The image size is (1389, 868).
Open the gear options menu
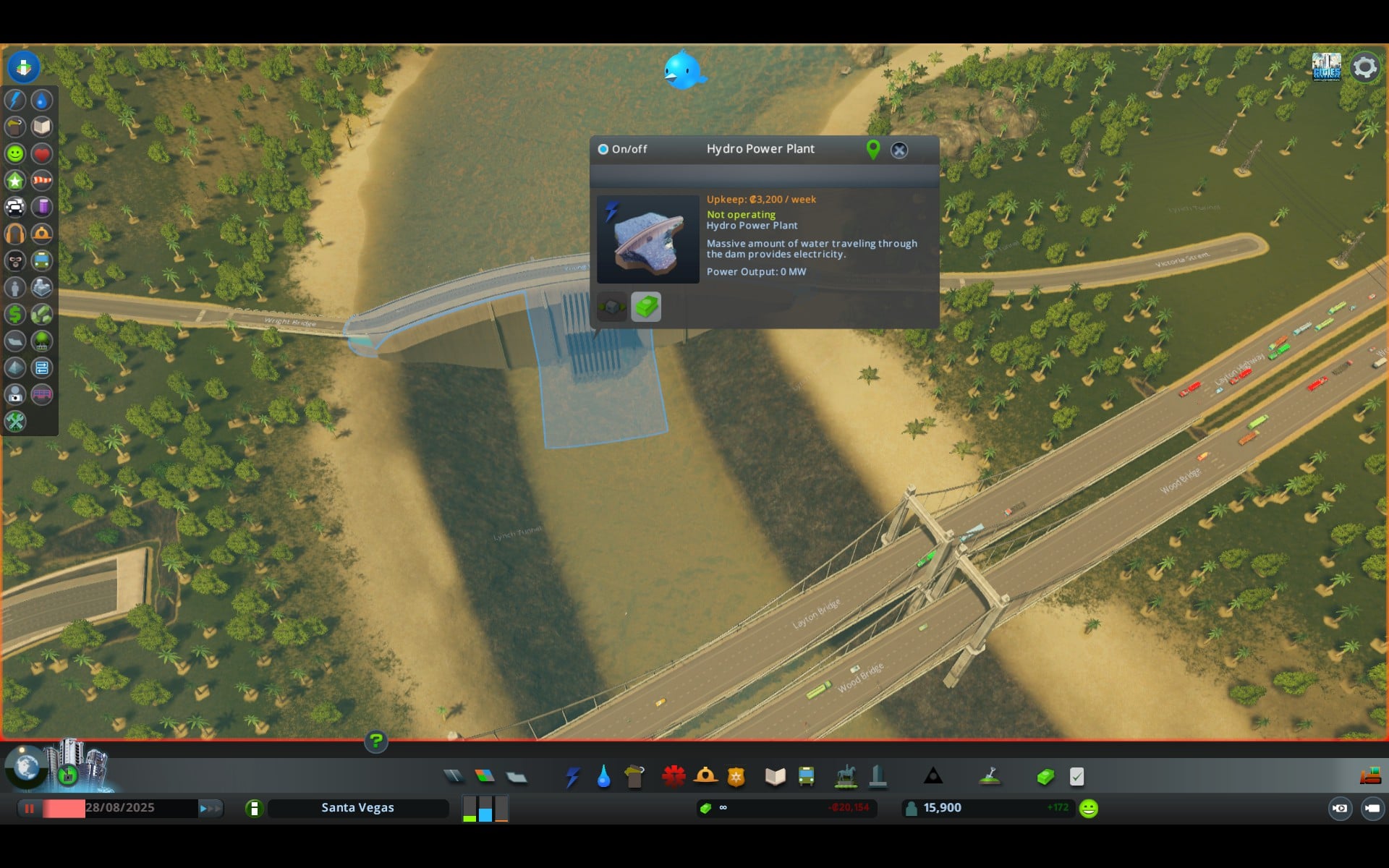tap(1364, 67)
